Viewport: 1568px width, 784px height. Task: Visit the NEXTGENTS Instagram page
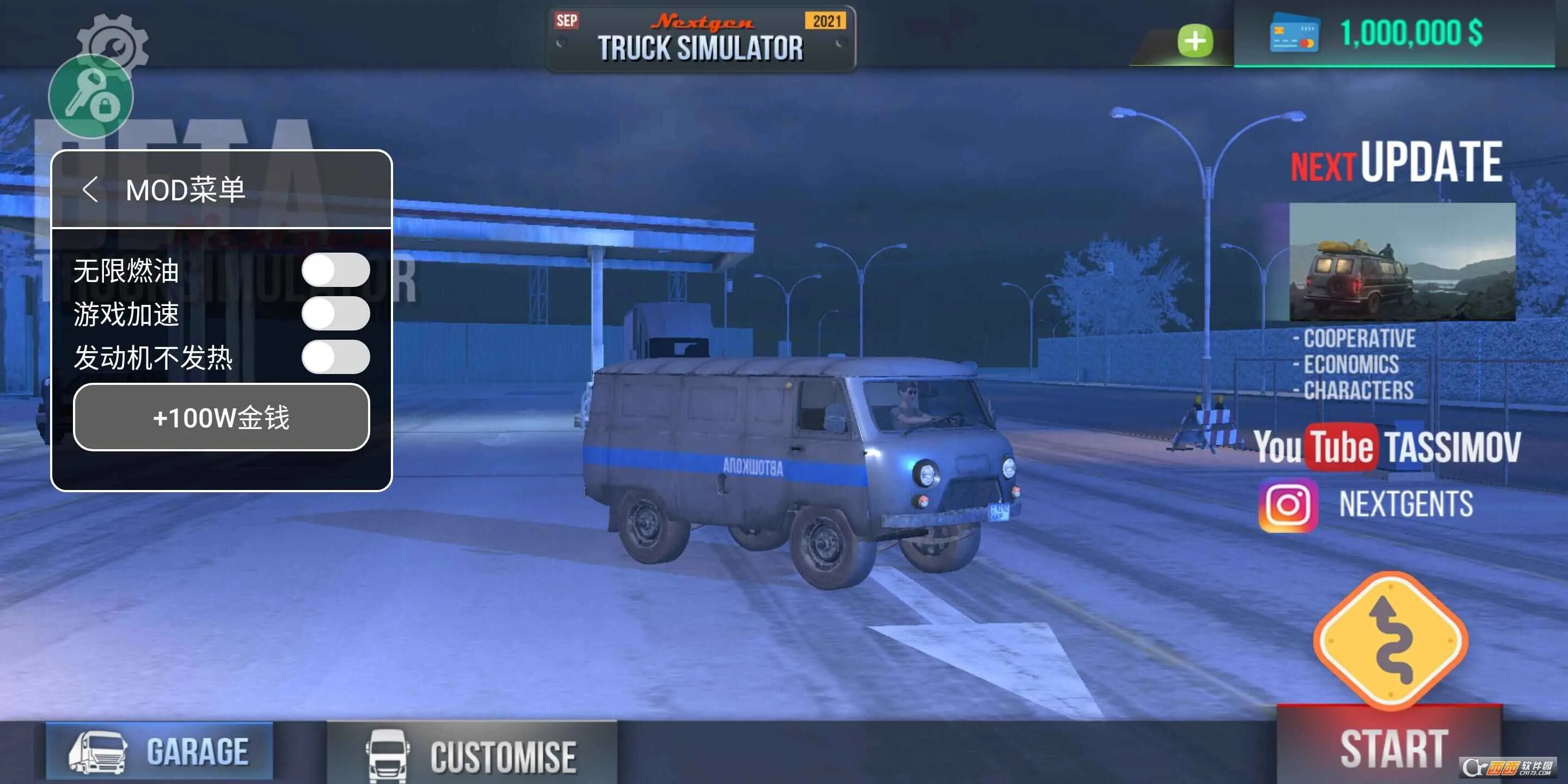pyautogui.click(x=1367, y=505)
